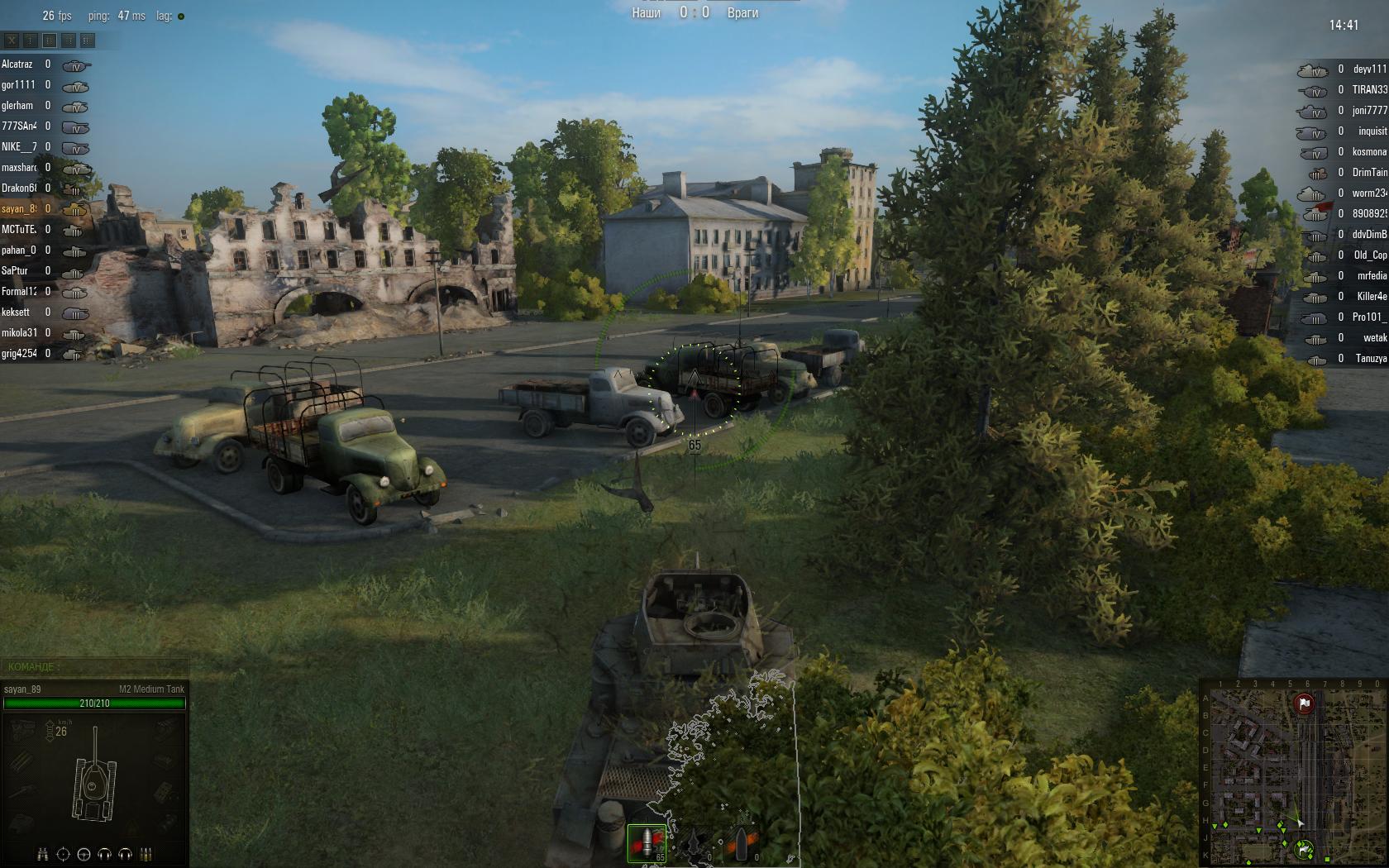Image resolution: width=1389 pixels, height=868 pixels.
Task: Choose enemy player Killer4e in roster
Action: pyautogui.click(x=1371, y=297)
